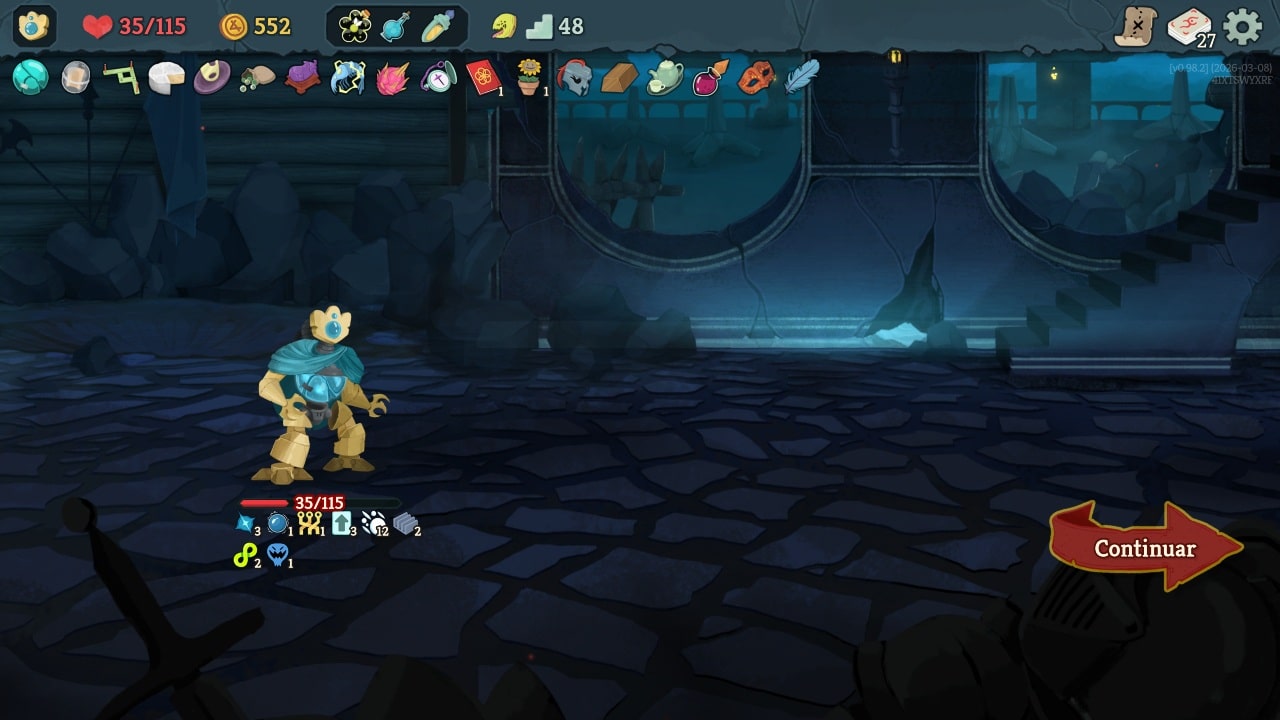This screenshot has width=1280, height=720.
Task: Choose the green-yellow vial potion
Action: click(x=437, y=27)
